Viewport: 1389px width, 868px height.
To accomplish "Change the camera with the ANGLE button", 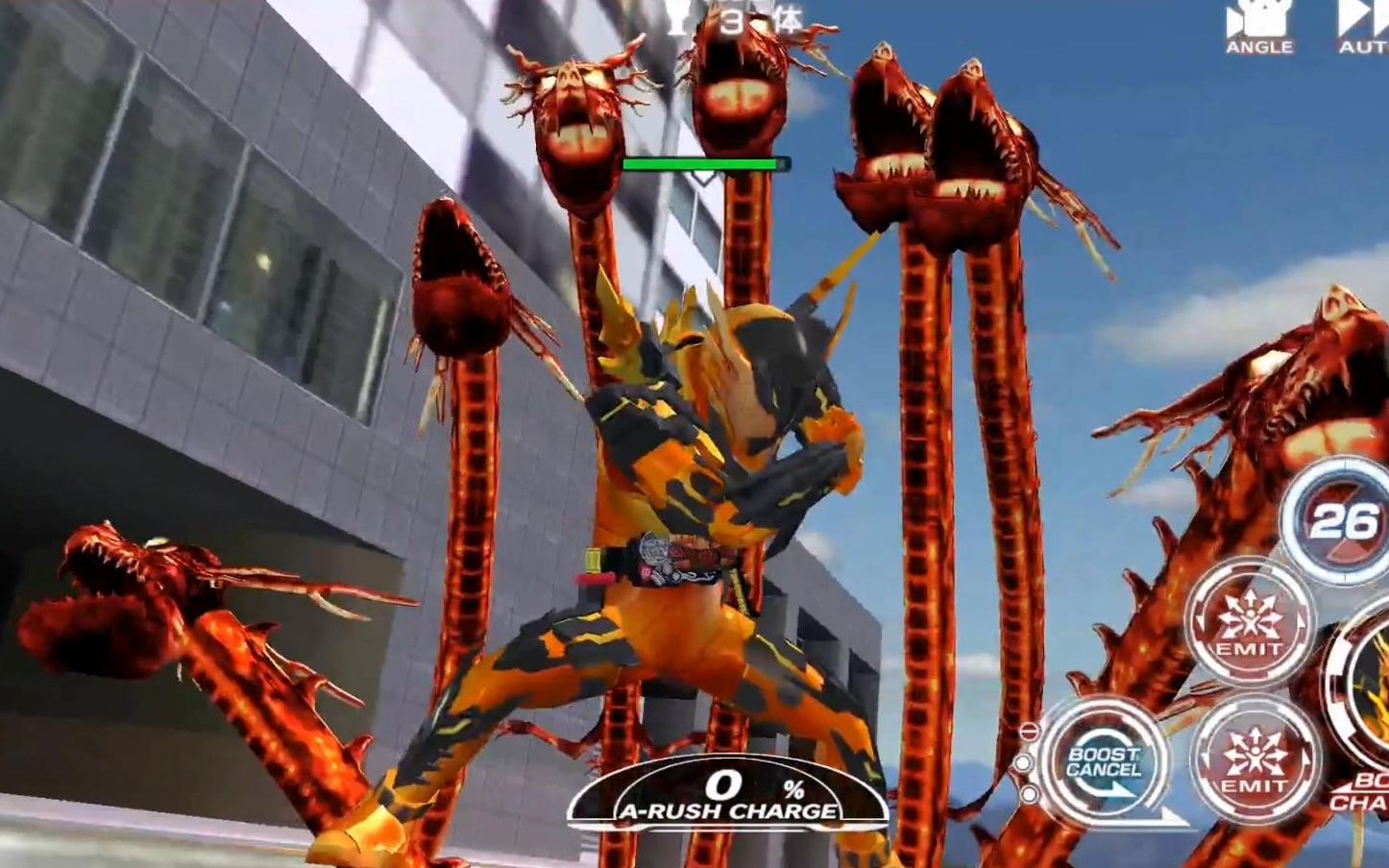I will (x=1258, y=29).
